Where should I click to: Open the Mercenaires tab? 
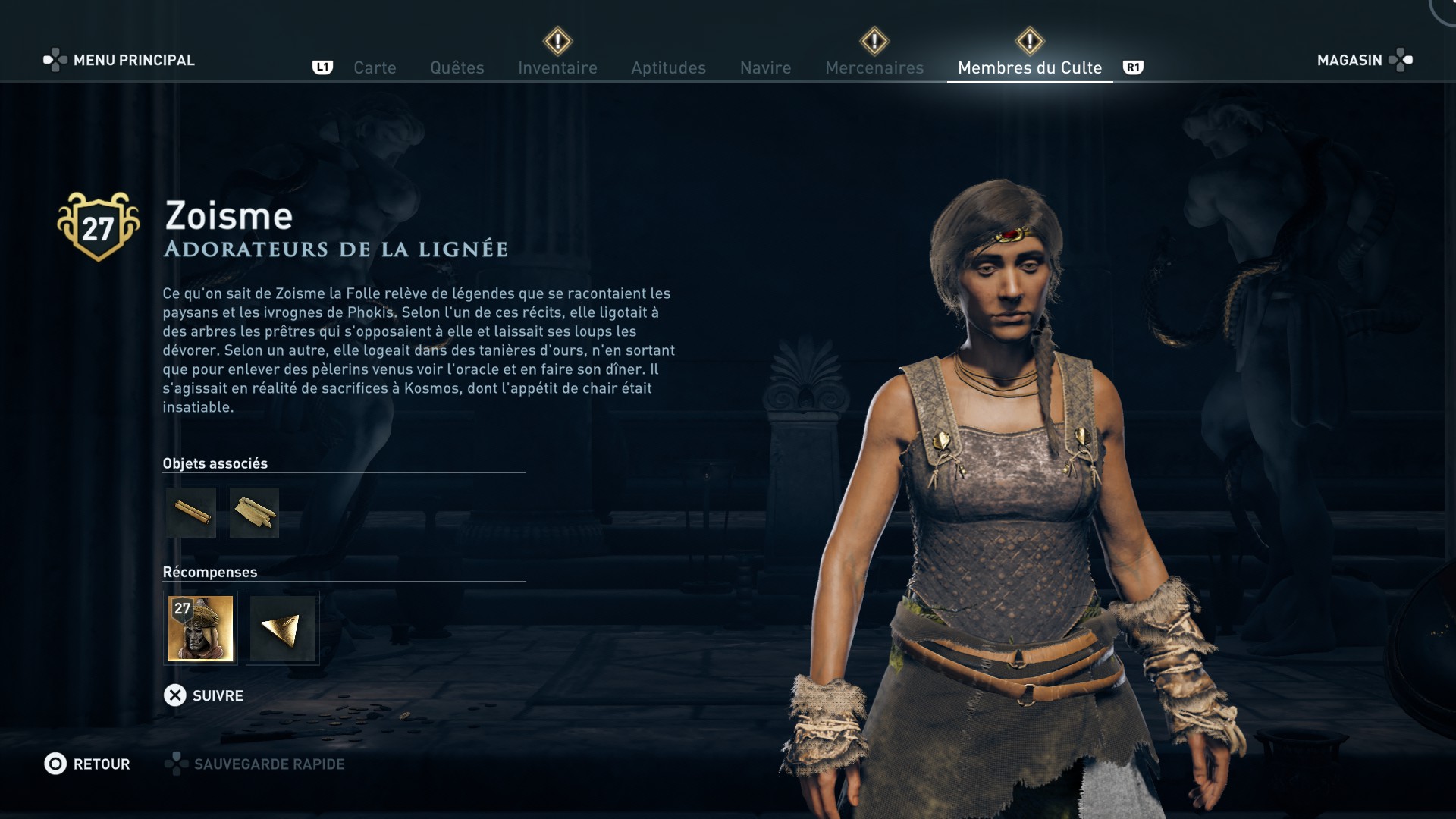pyautogui.click(x=874, y=67)
